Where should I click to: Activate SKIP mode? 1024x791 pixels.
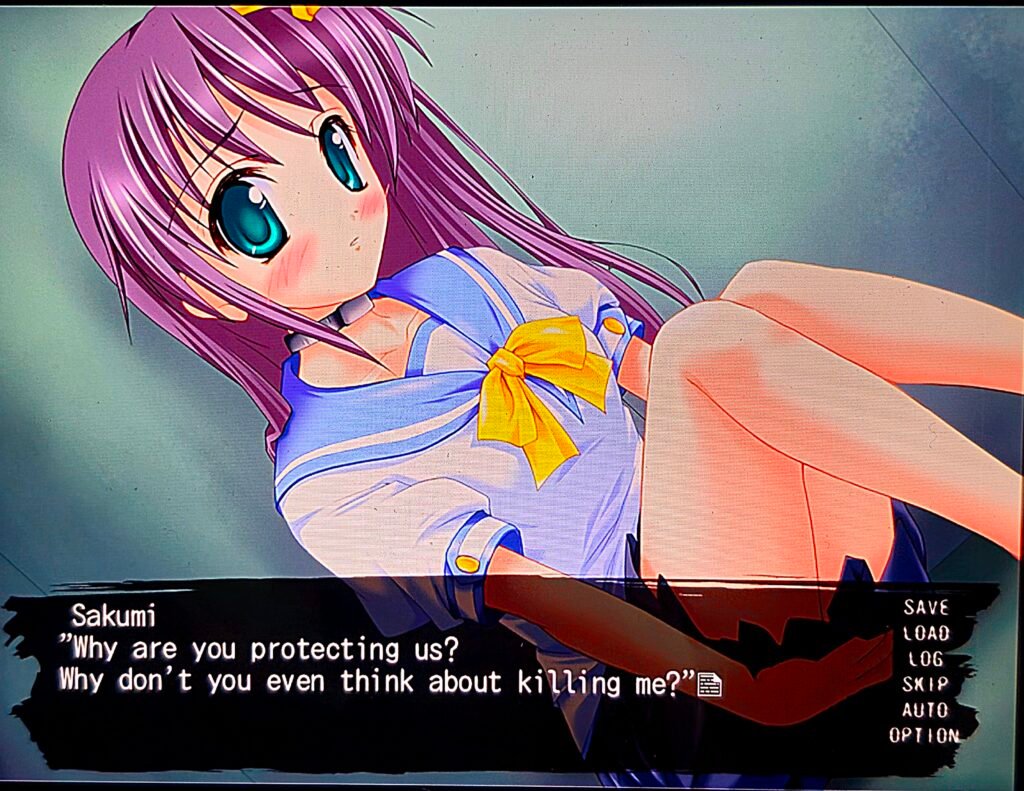(925, 684)
